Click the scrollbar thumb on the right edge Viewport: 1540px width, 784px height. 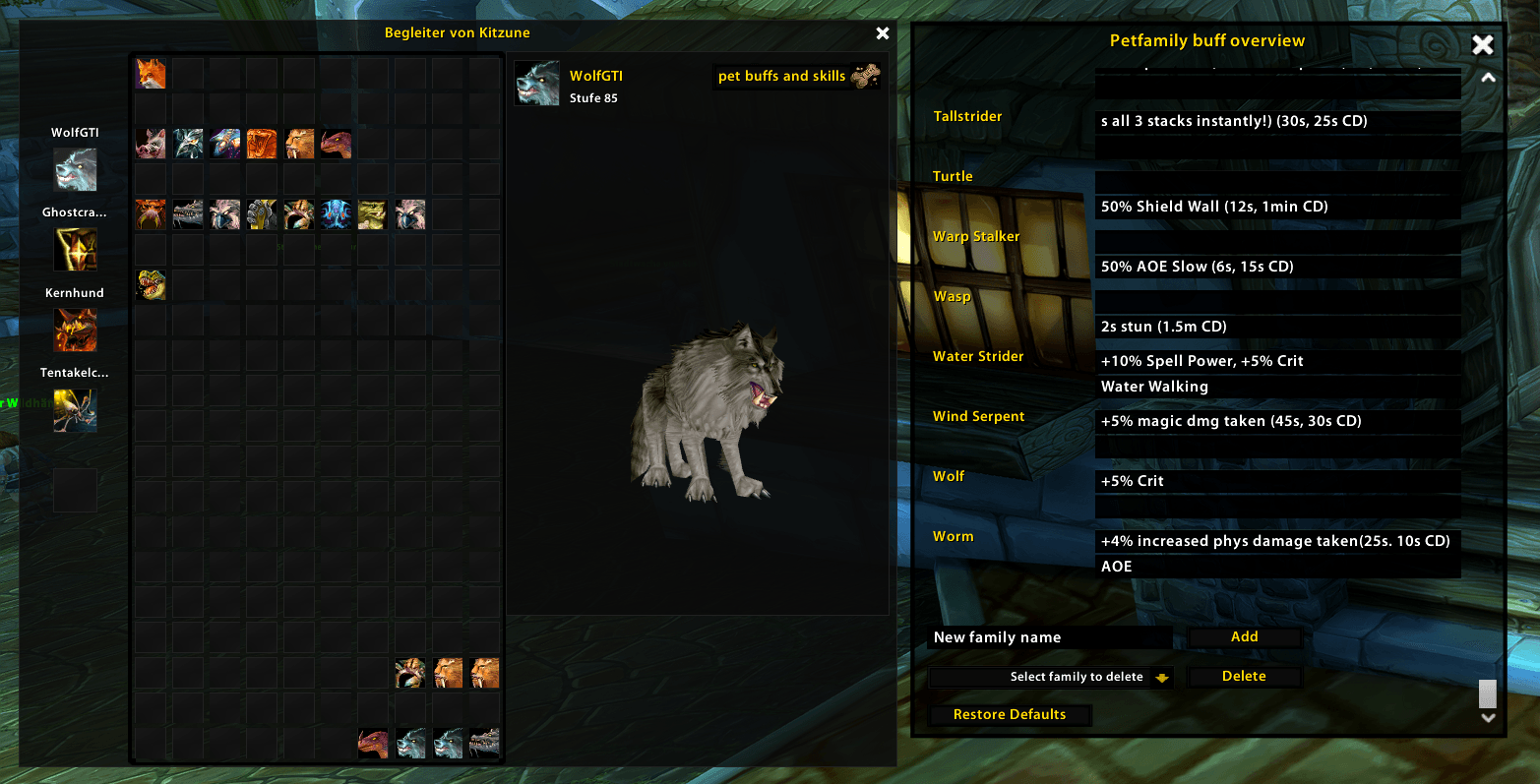[x=1486, y=694]
